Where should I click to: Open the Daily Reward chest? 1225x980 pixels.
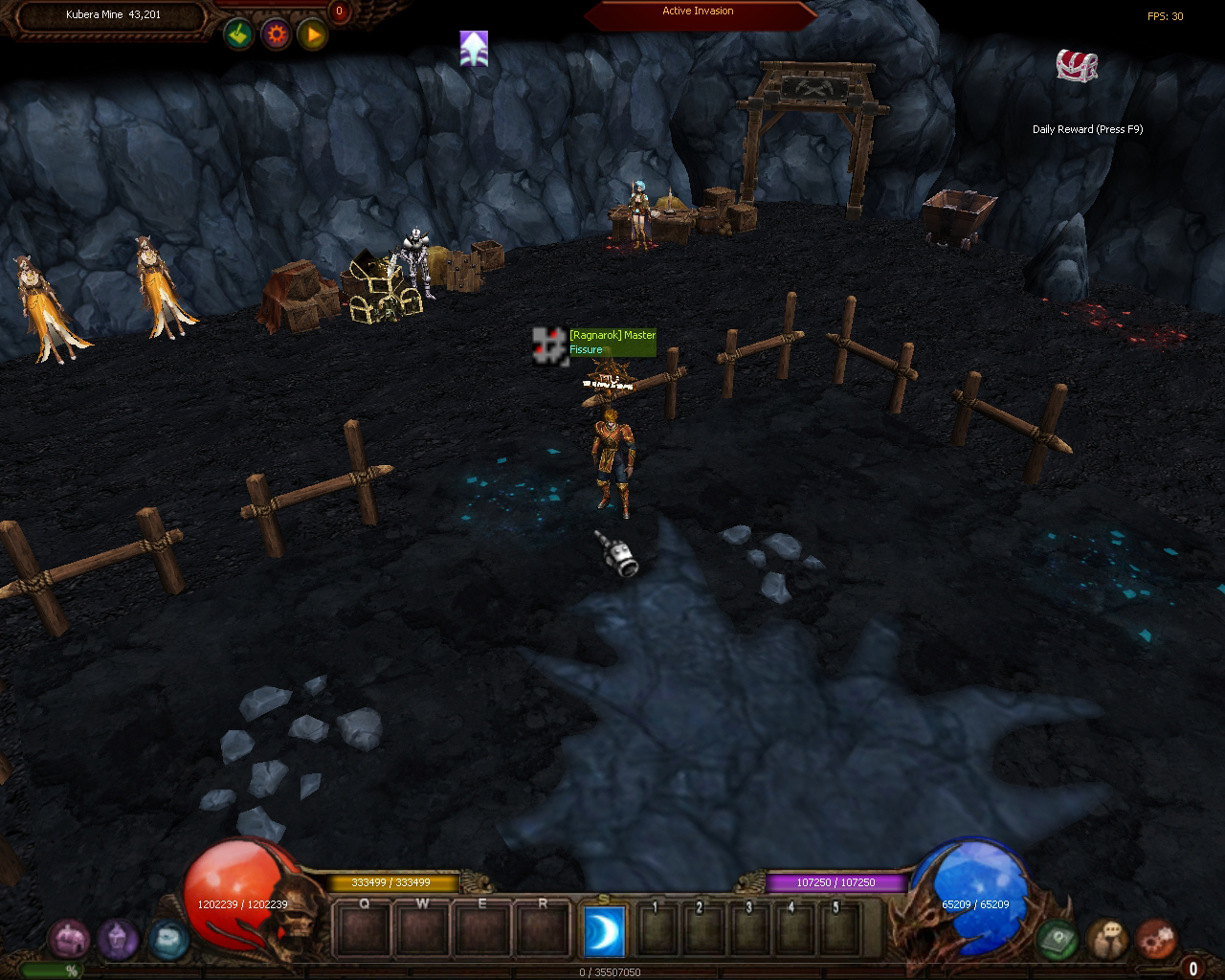point(1077,65)
